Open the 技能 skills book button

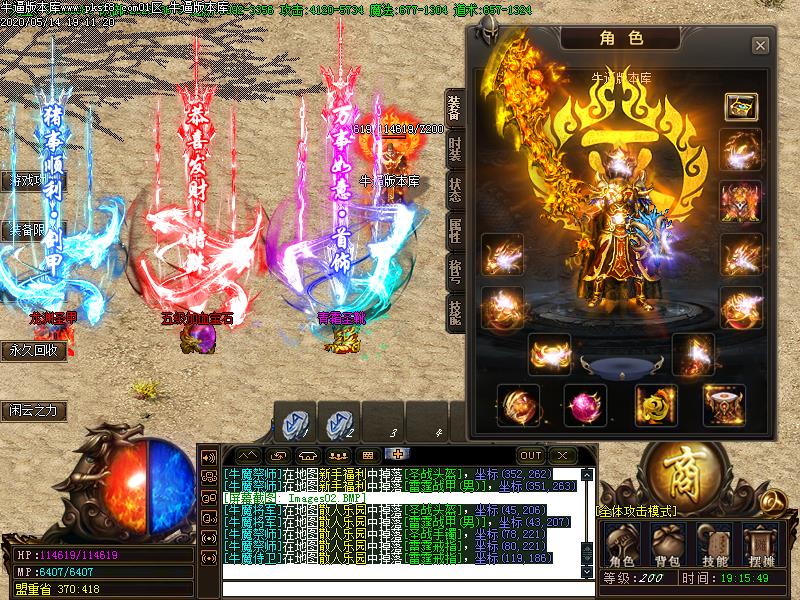point(714,547)
